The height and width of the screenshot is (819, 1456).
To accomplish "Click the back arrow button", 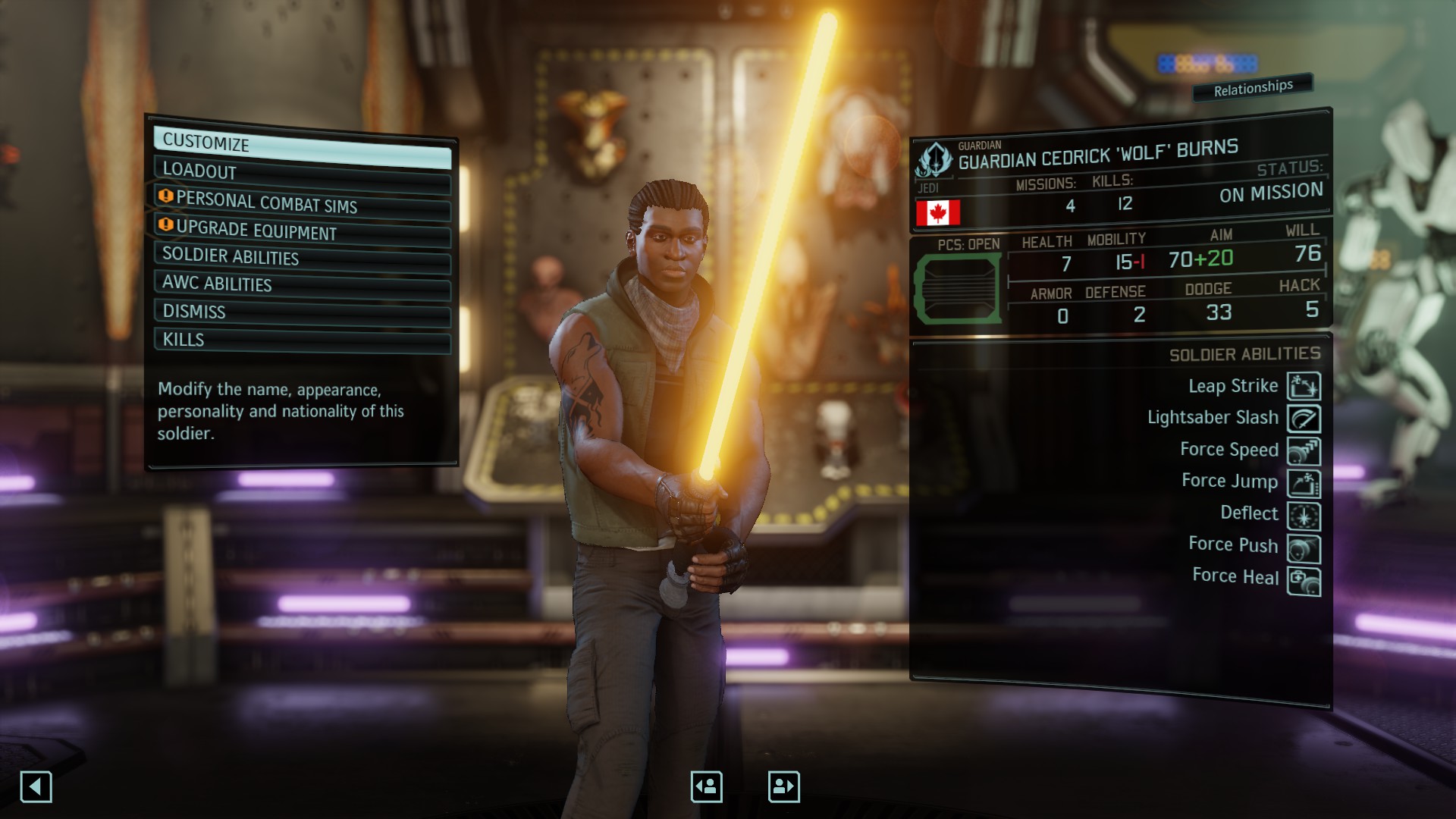I will click(36, 786).
